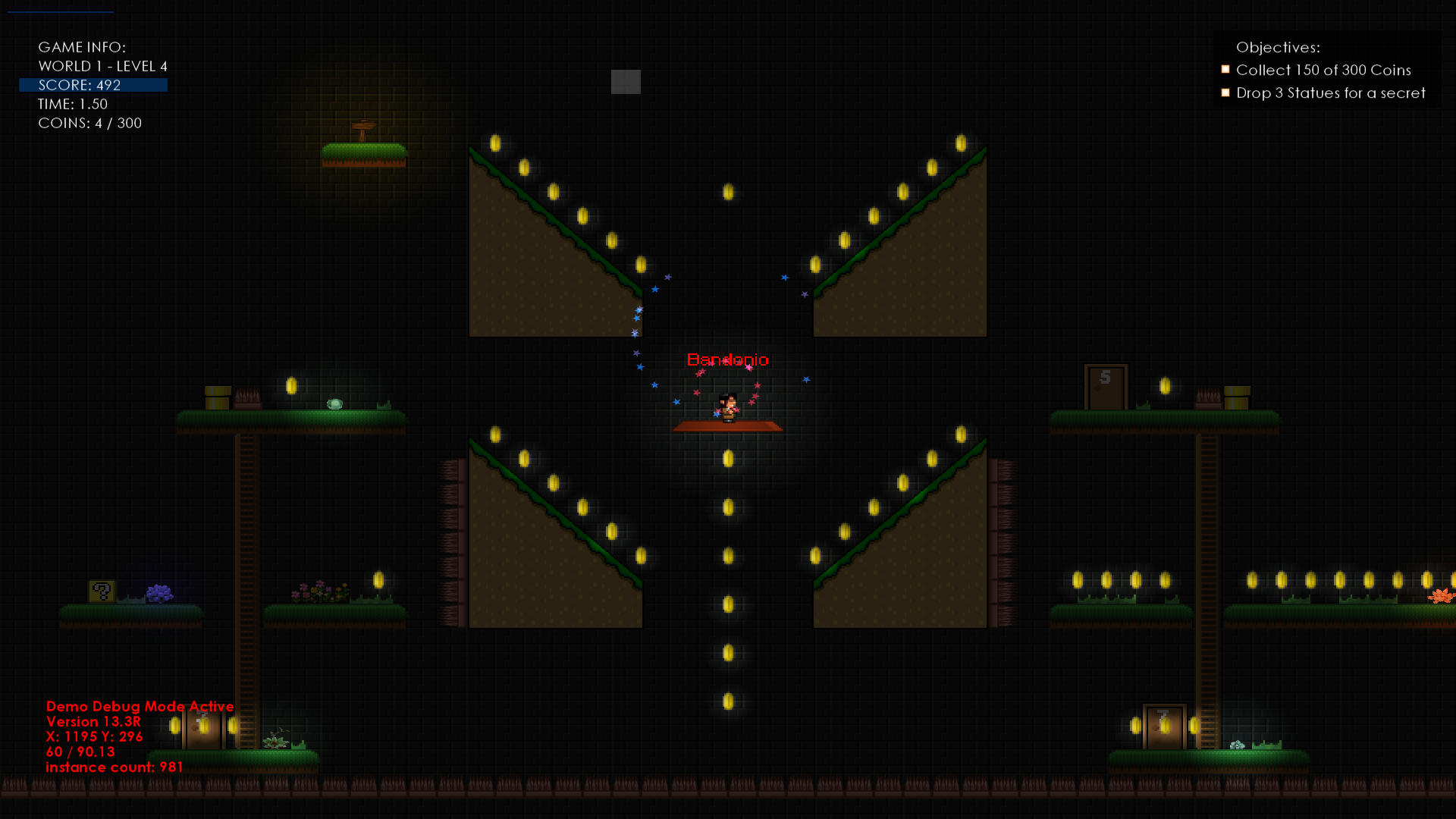Switch to the WORLD 1 - LEVEL 4 label

tap(103, 66)
